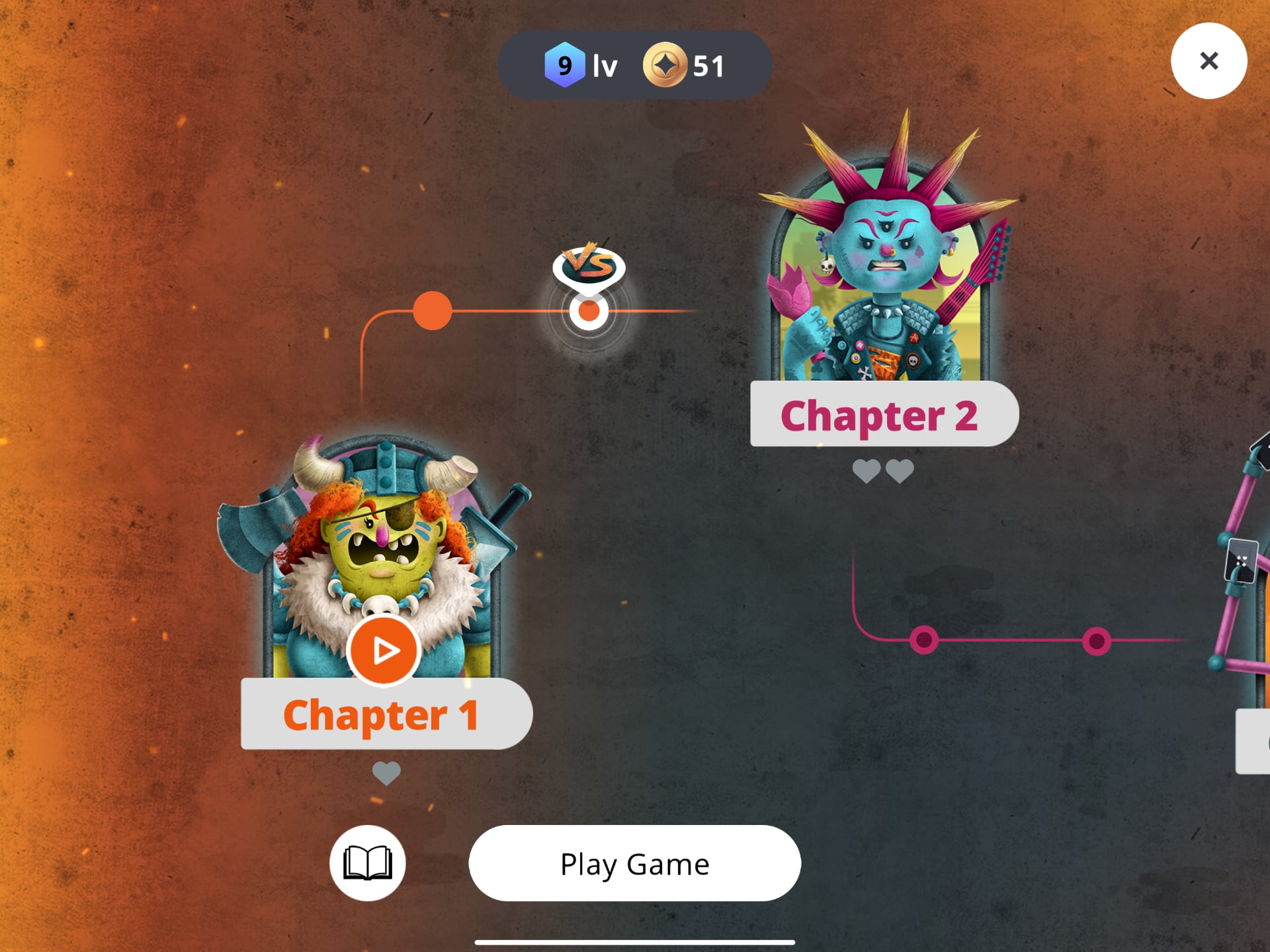The image size is (1270, 952).
Task: Tap the VS battle badge on the path
Action: (x=589, y=264)
